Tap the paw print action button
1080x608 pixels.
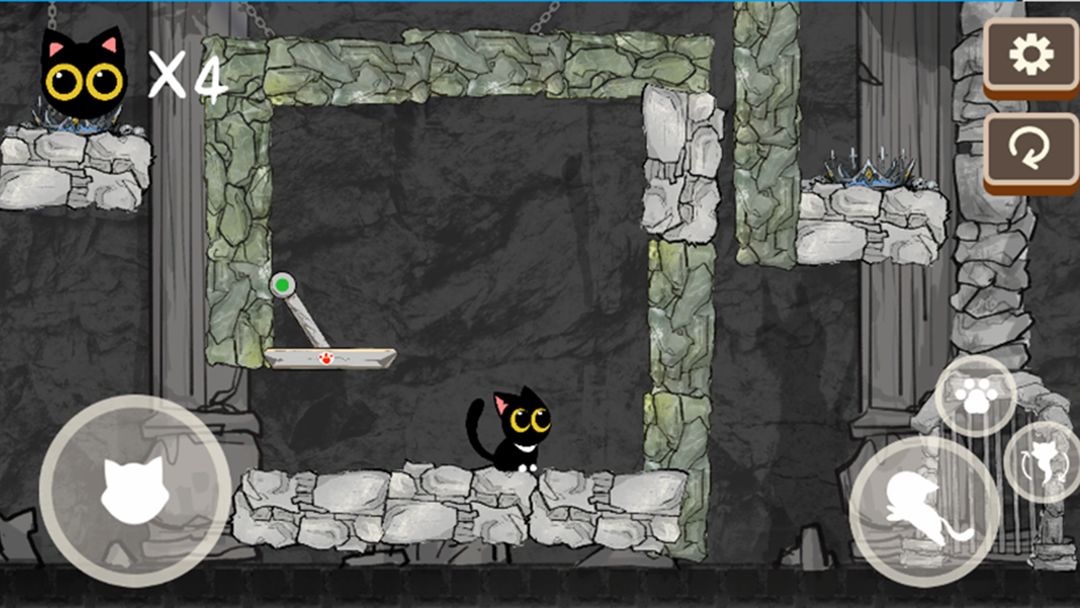point(975,397)
